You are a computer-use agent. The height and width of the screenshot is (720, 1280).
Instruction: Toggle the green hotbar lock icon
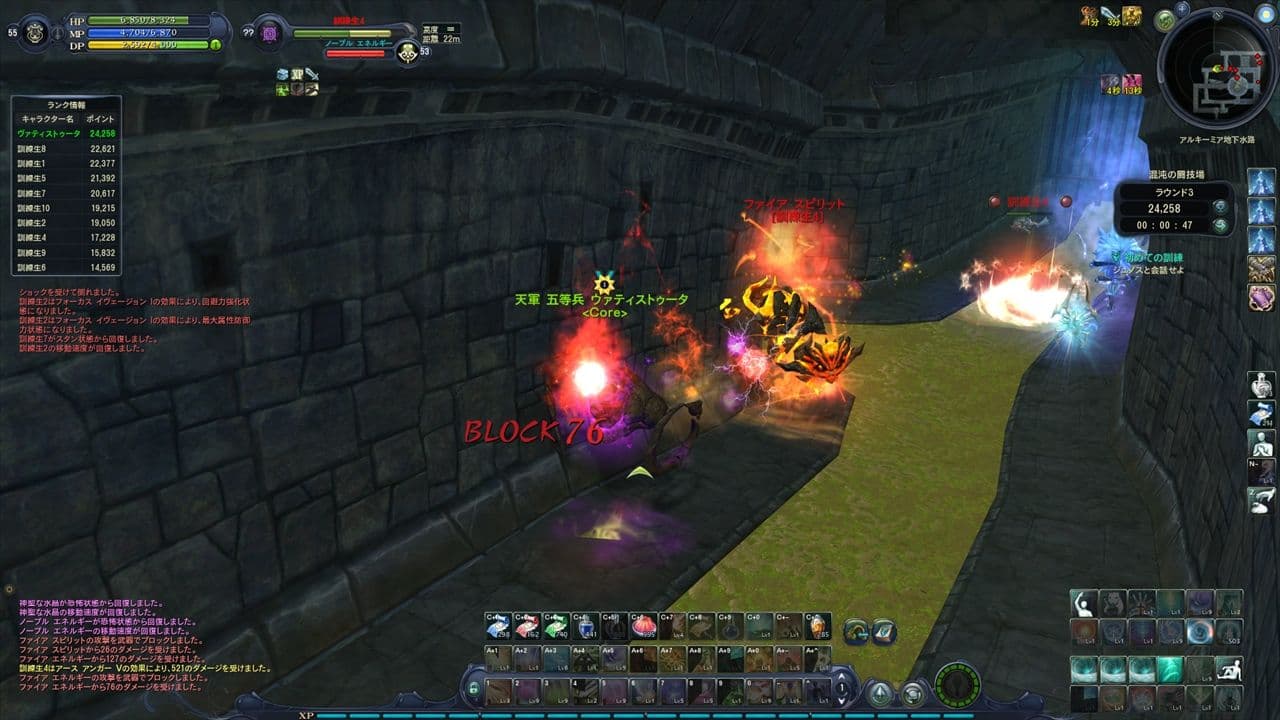point(473,689)
